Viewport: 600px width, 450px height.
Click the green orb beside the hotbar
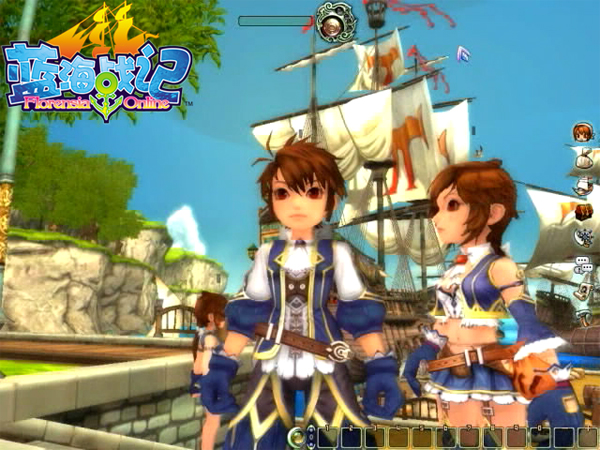click(x=298, y=437)
